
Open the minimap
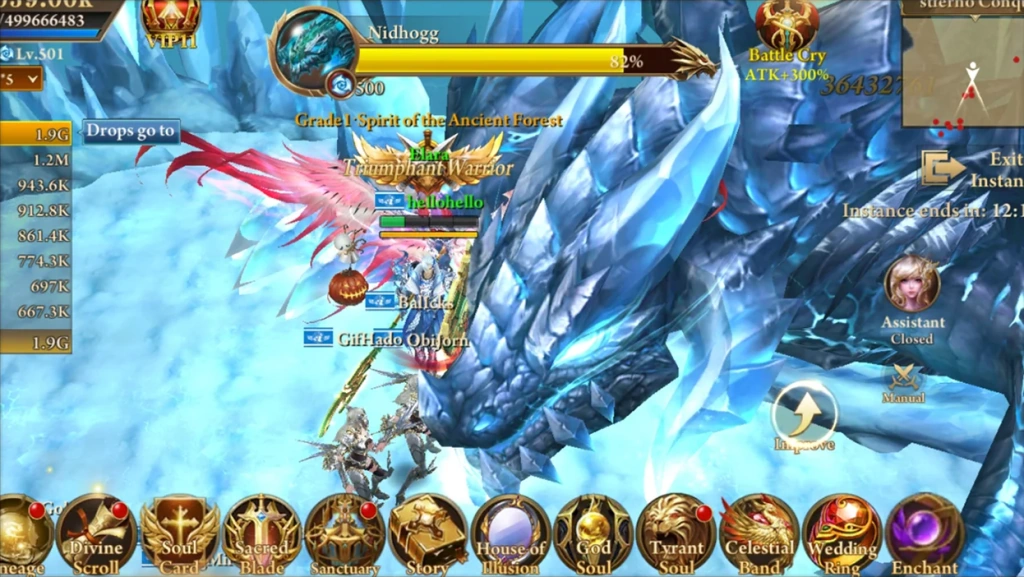962,70
